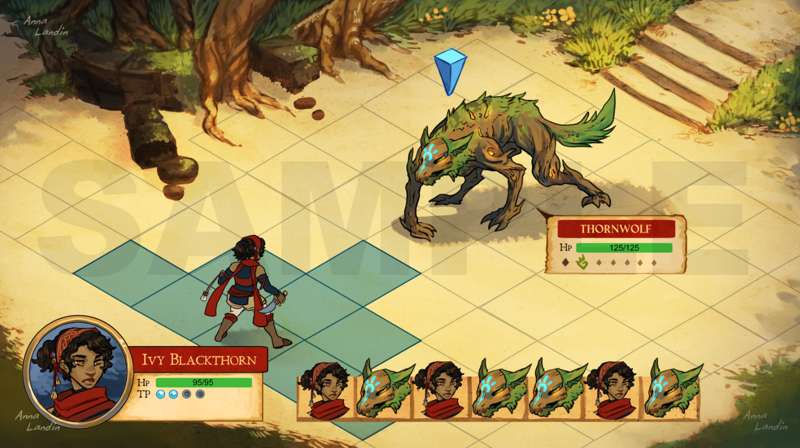Select the Ivy Blackthorn name banner

click(197, 360)
